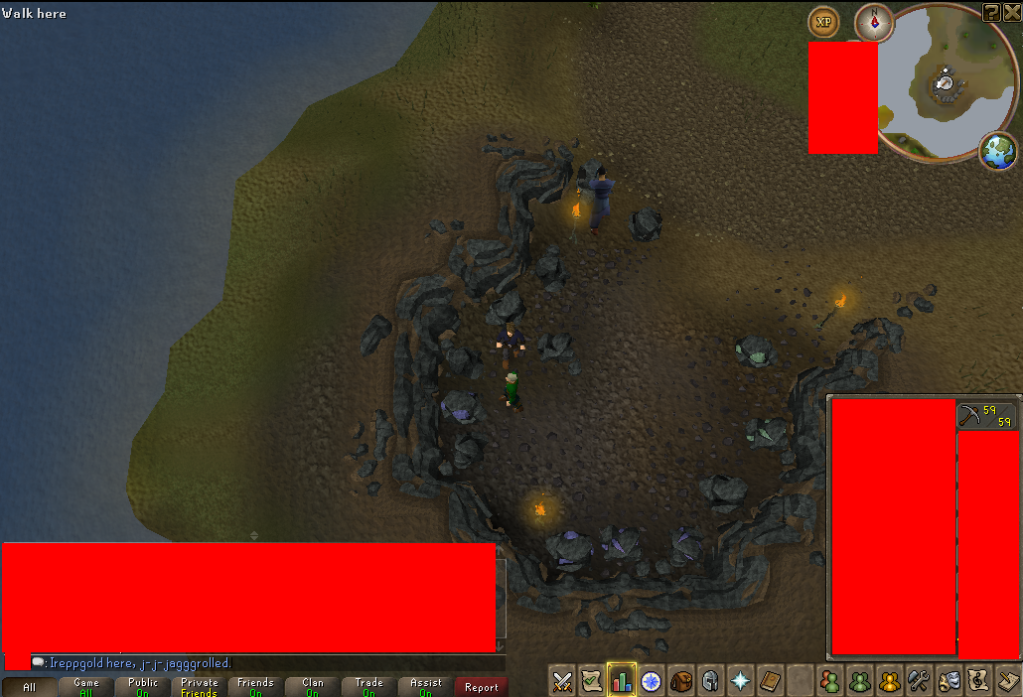Viewport: 1023px width, 697px height.
Task: Click on the circular minimap
Action: (x=945, y=85)
